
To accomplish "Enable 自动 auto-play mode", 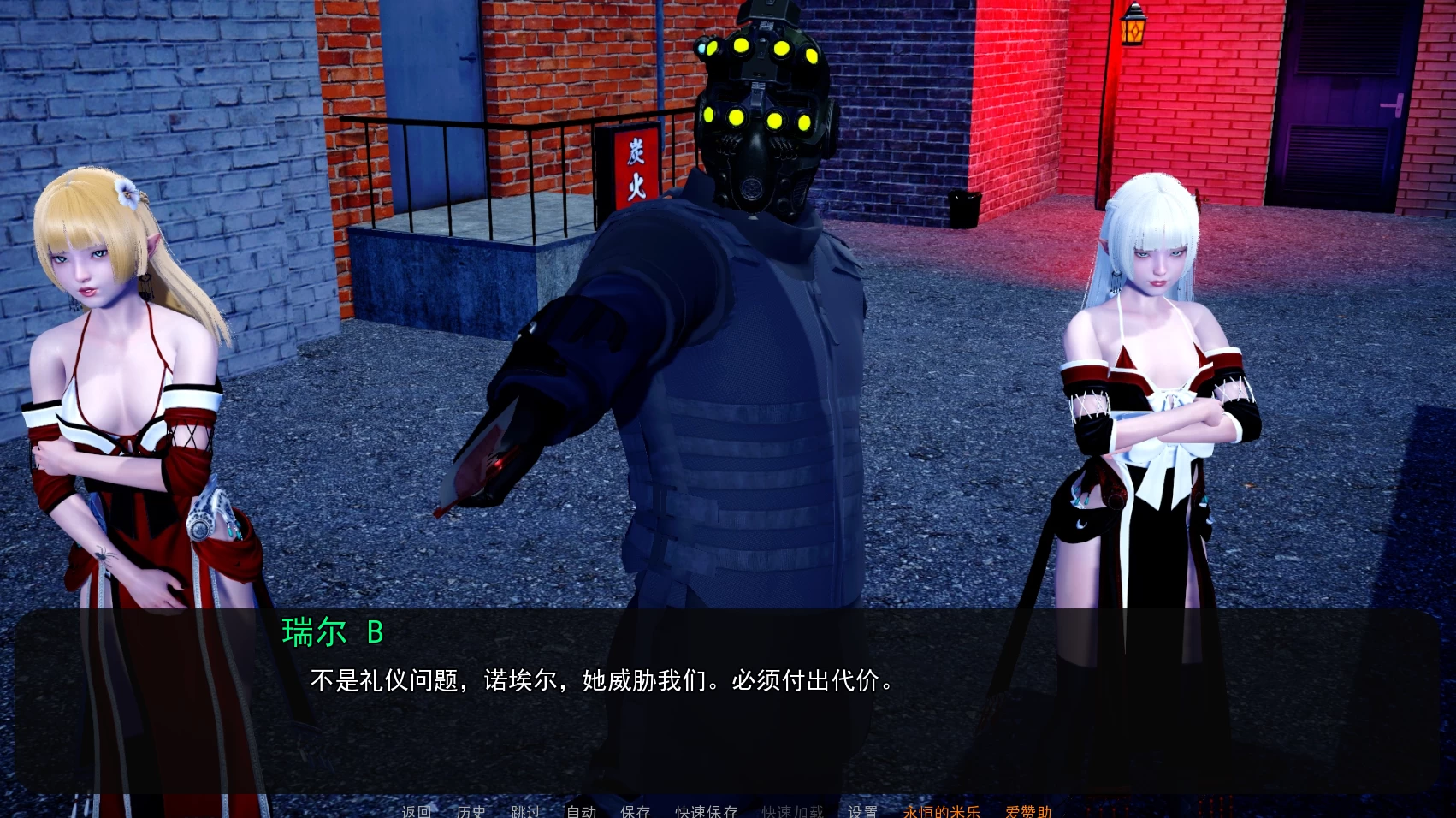I will (581, 812).
